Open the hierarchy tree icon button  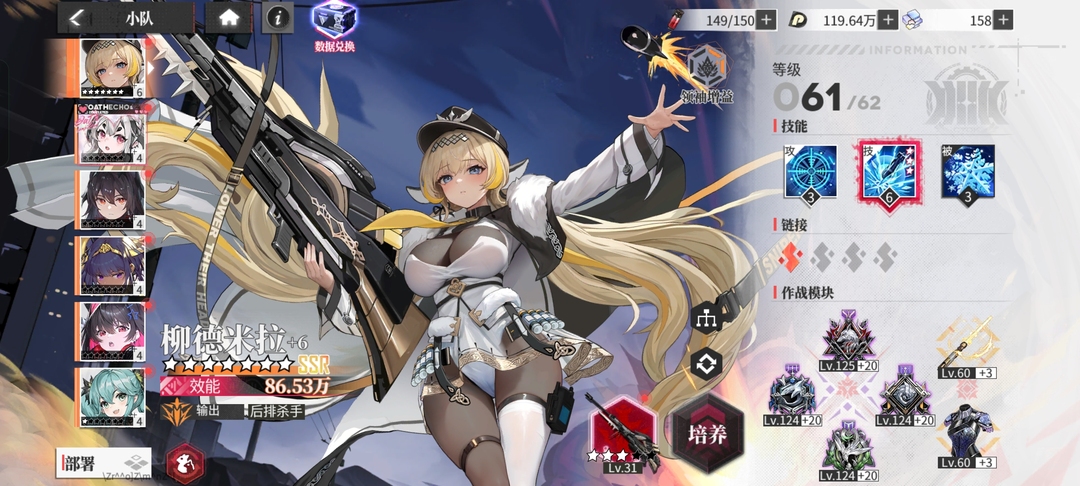[x=706, y=318]
